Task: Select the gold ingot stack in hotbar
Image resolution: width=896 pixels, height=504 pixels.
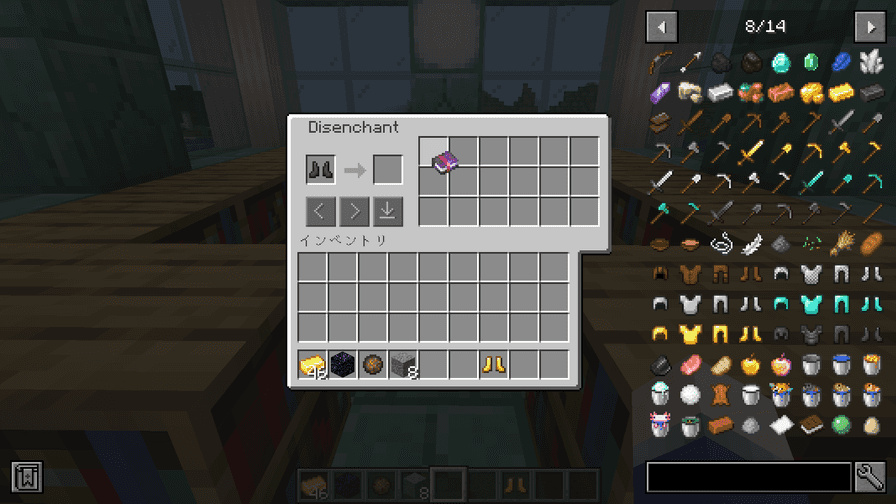Action: click(x=313, y=365)
